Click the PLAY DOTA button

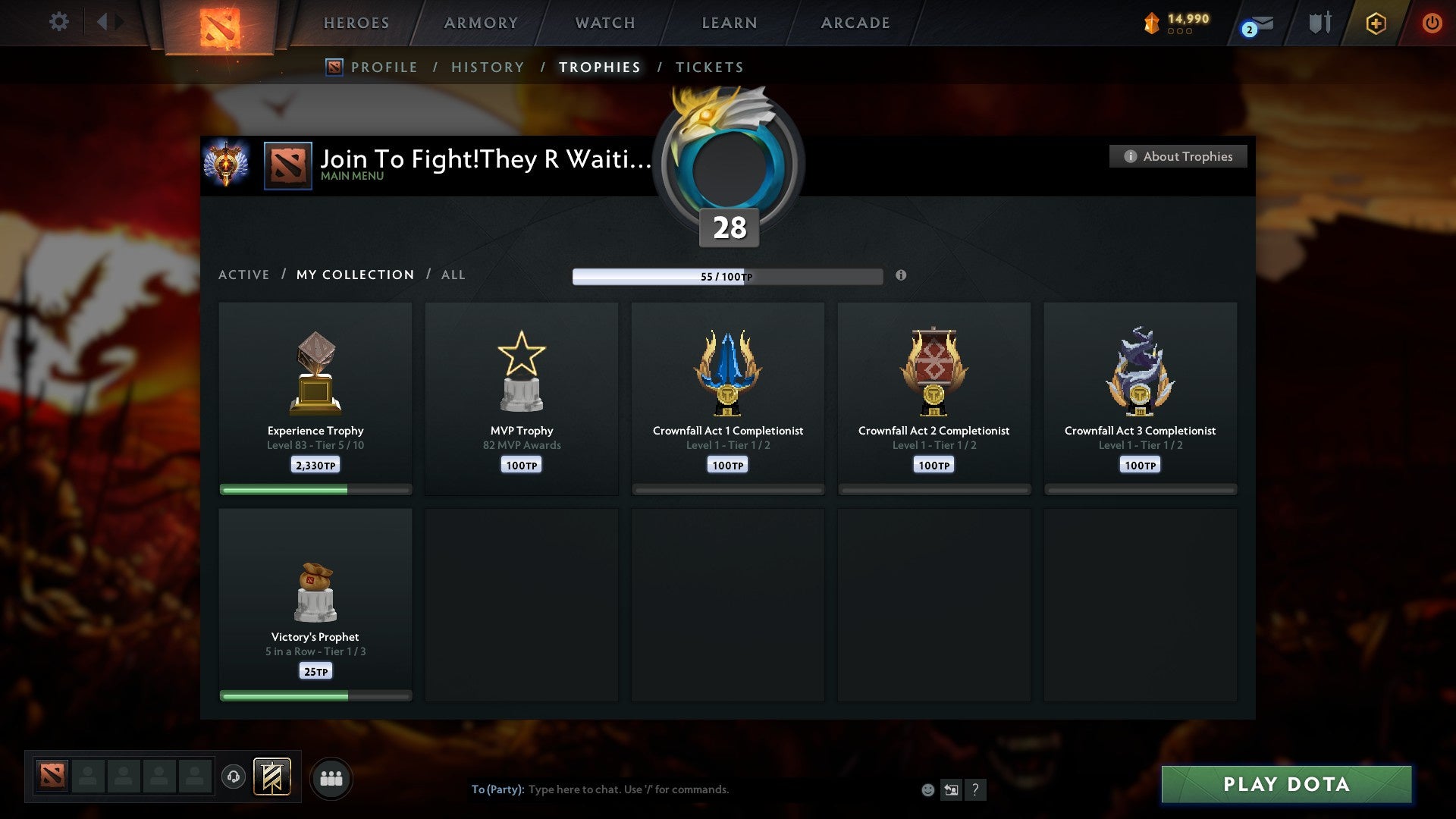click(x=1284, y=785)
